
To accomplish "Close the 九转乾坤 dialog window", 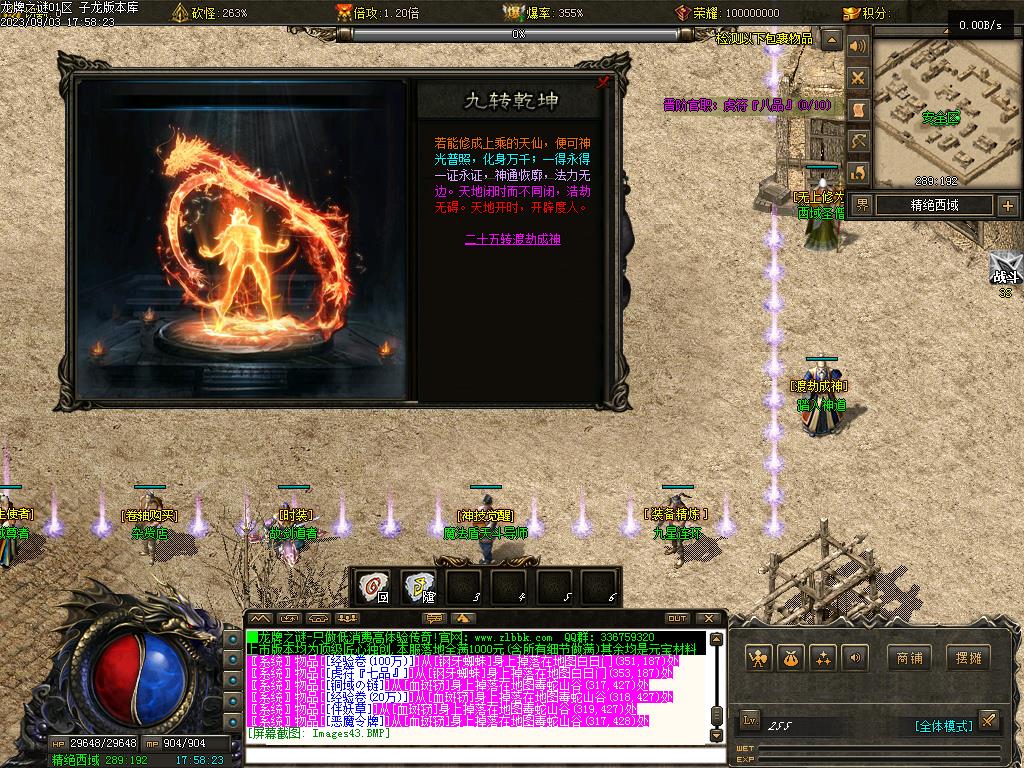I will coord(603,83).
